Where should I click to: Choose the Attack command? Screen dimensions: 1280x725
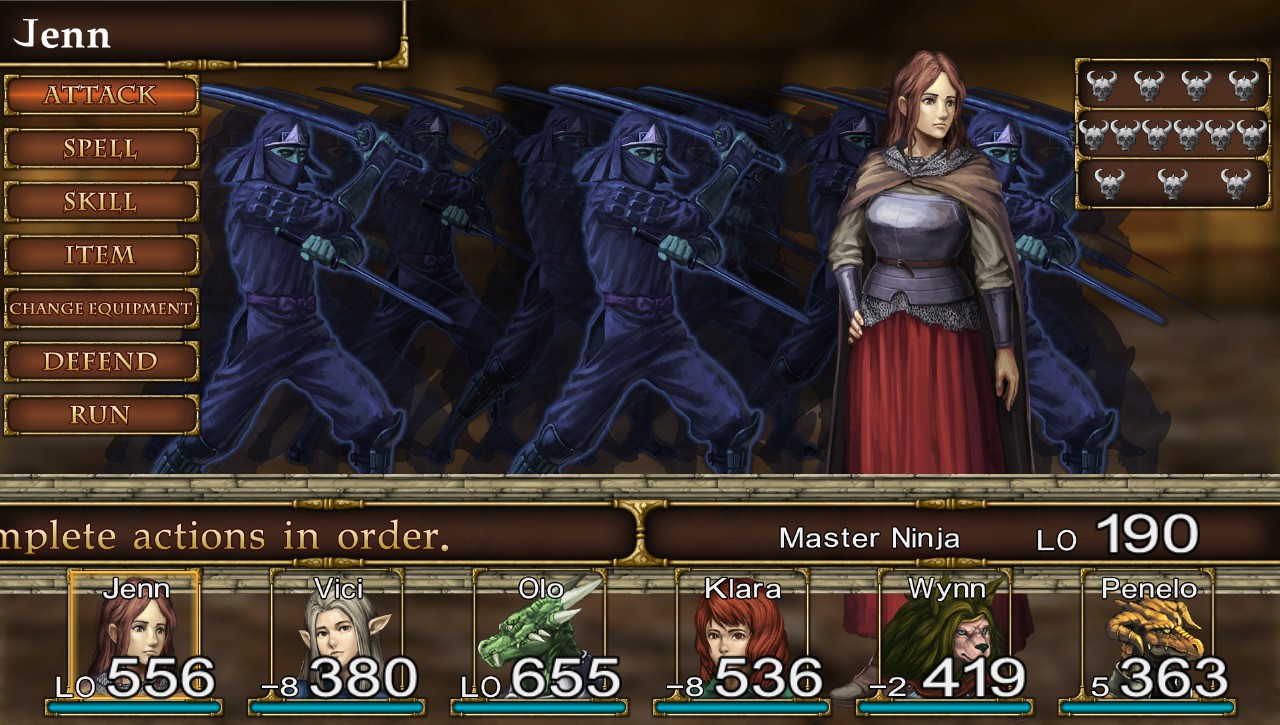100,95
